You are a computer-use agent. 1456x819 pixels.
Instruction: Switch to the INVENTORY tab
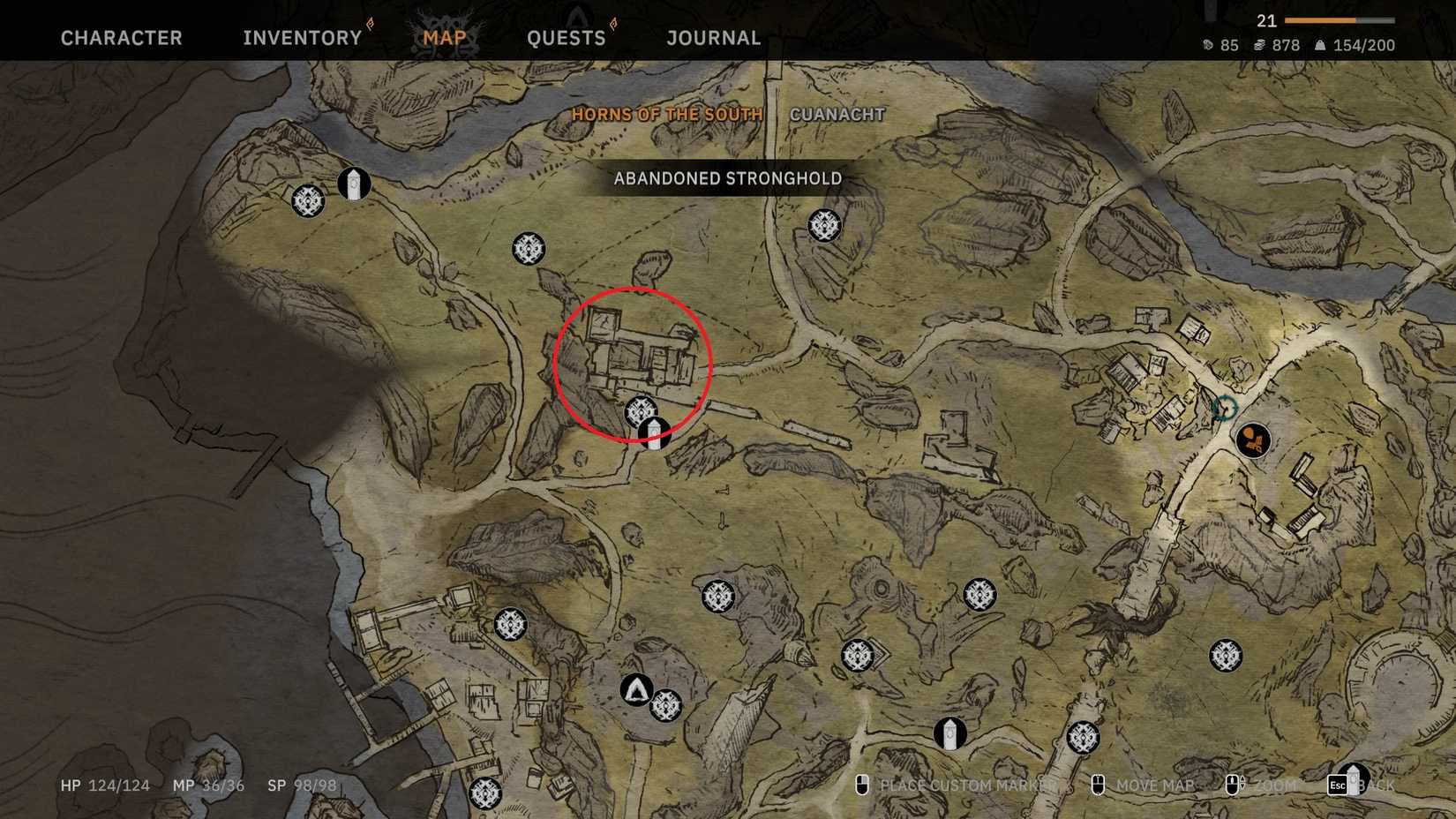pos(302,37)
